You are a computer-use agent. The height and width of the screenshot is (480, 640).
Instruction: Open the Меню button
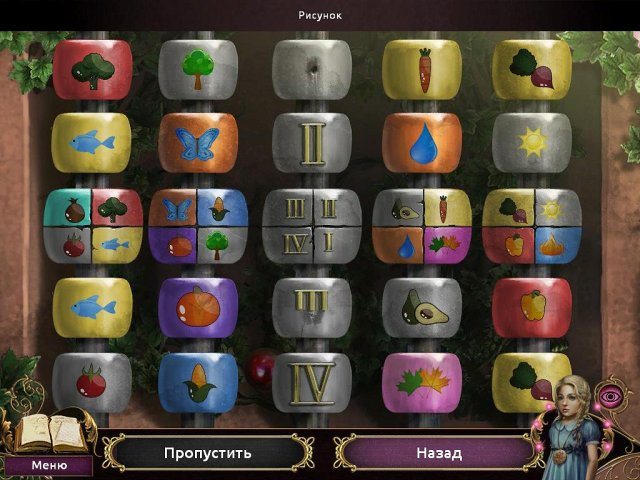point(48,465)
